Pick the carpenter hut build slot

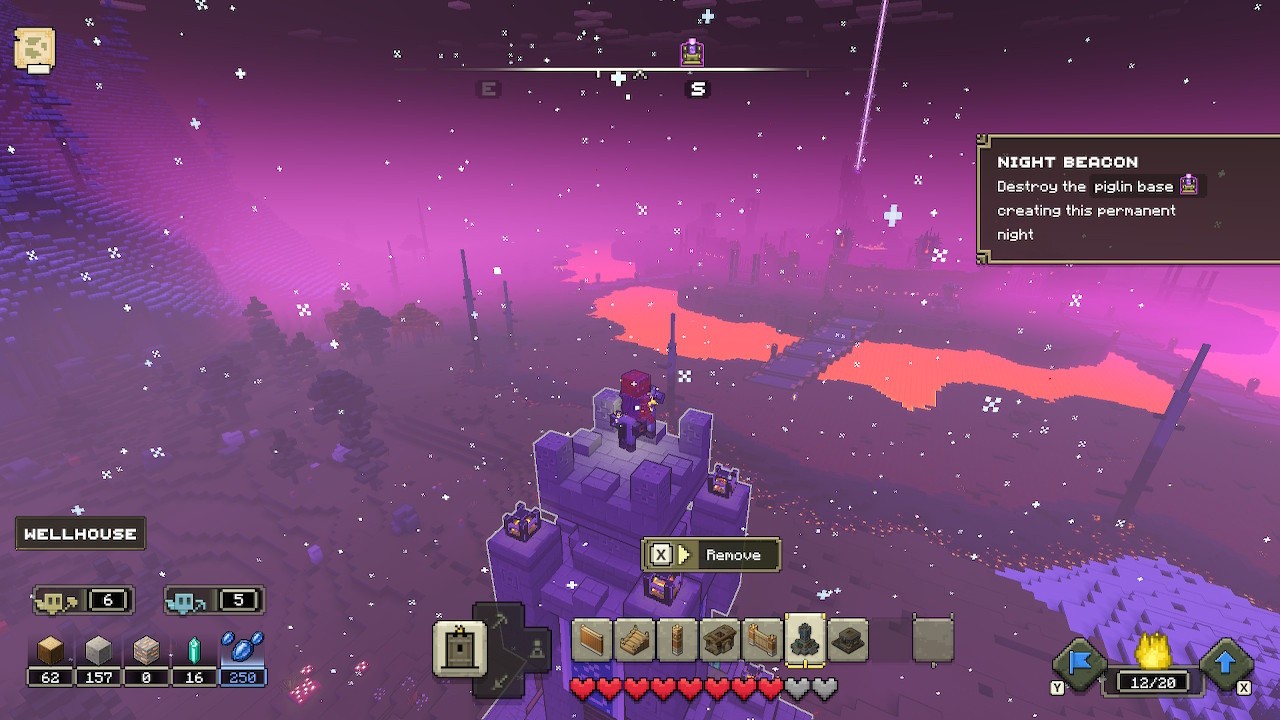[x=718, y=640]
